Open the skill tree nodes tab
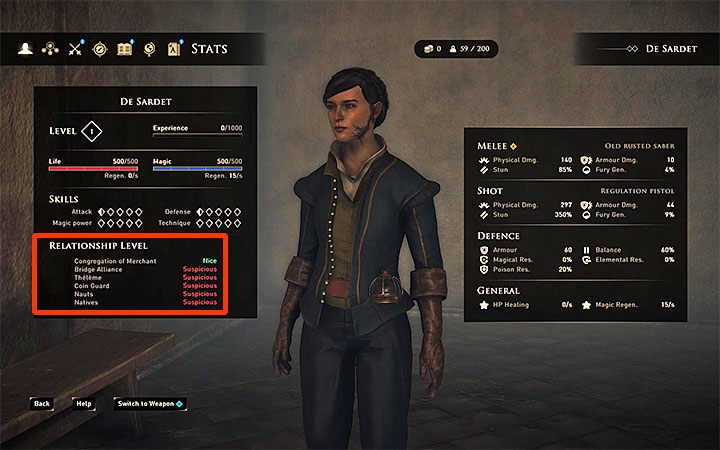 click(x=48, y=48)
